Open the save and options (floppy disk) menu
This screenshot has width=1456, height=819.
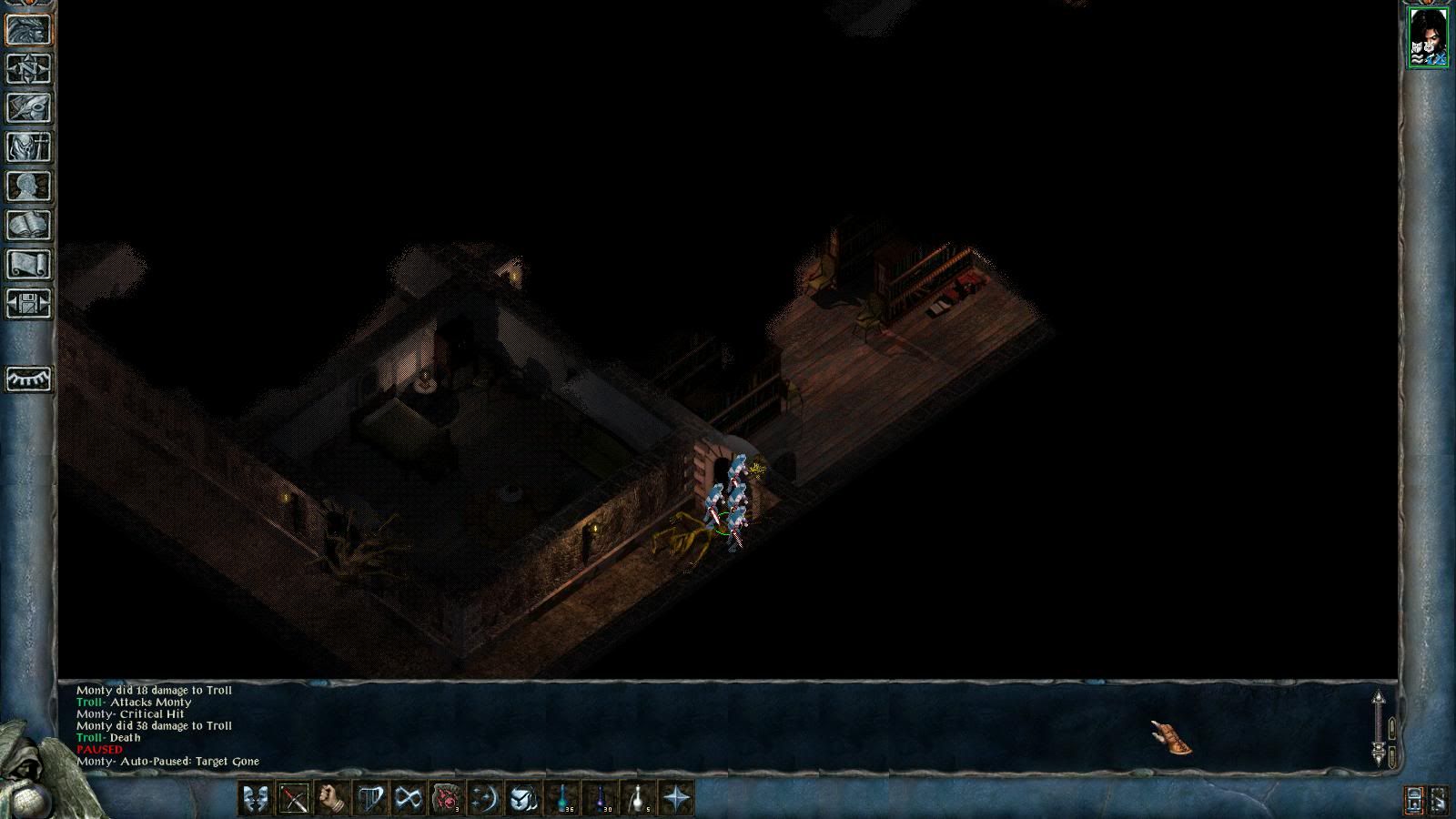[x=29, y=303]
